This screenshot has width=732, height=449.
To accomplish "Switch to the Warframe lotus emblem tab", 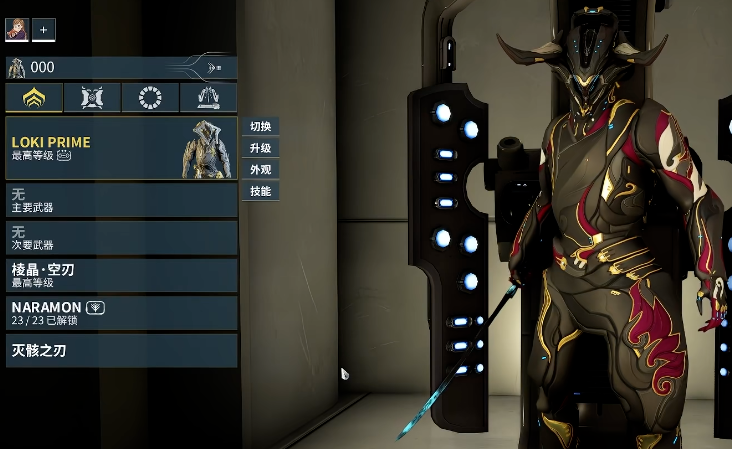I will (34, 98).
